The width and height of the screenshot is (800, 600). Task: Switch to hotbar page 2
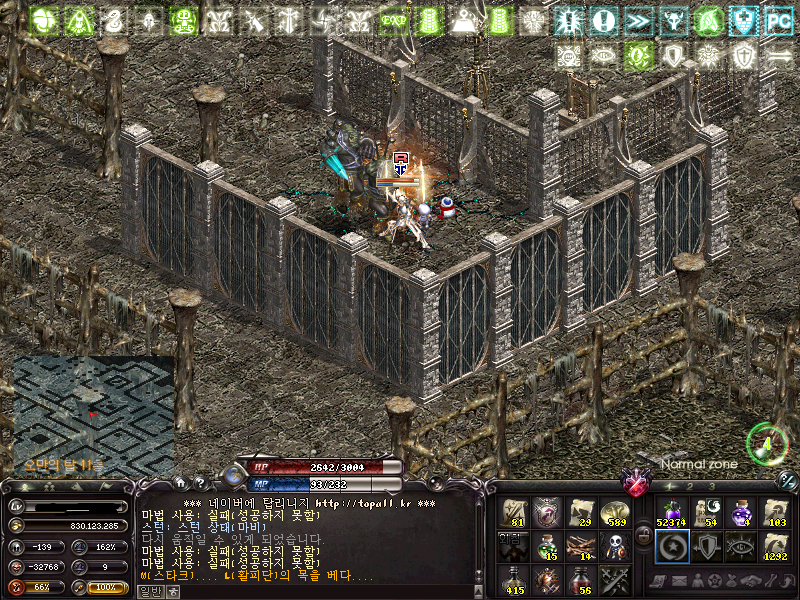coord(689,485)
